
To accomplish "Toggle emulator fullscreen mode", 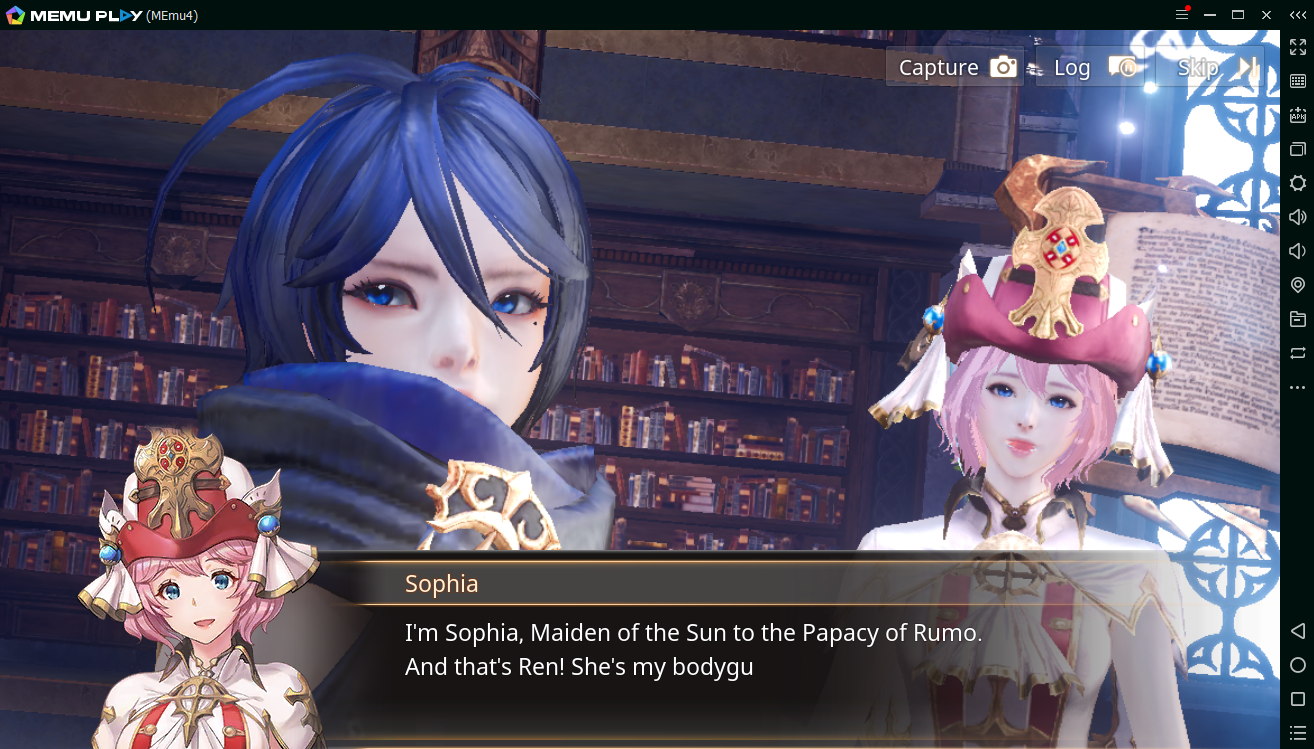I will (x=1297, y=47).
